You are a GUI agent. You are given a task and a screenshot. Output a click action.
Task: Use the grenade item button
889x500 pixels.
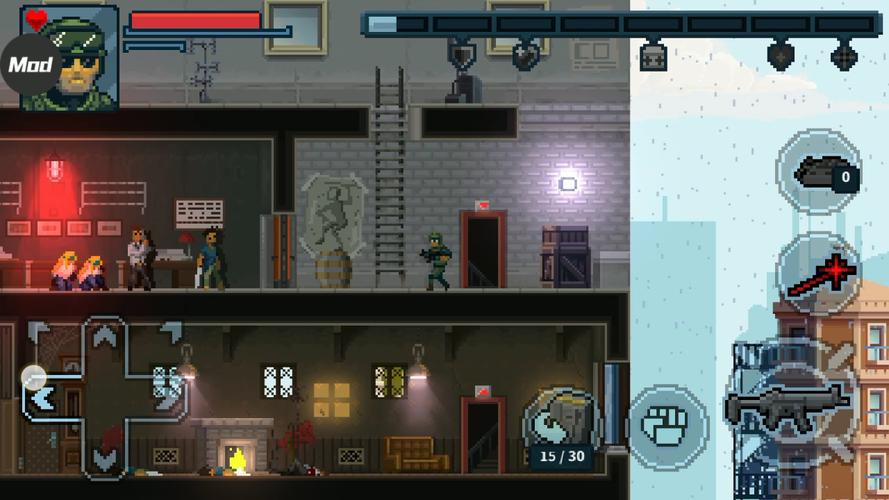pos(819,173)
